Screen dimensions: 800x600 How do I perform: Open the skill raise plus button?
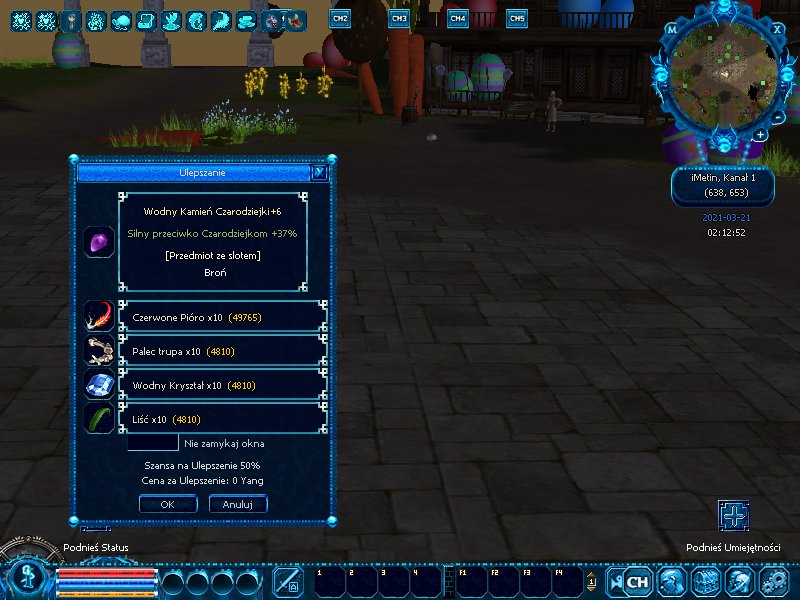(734, 516)
